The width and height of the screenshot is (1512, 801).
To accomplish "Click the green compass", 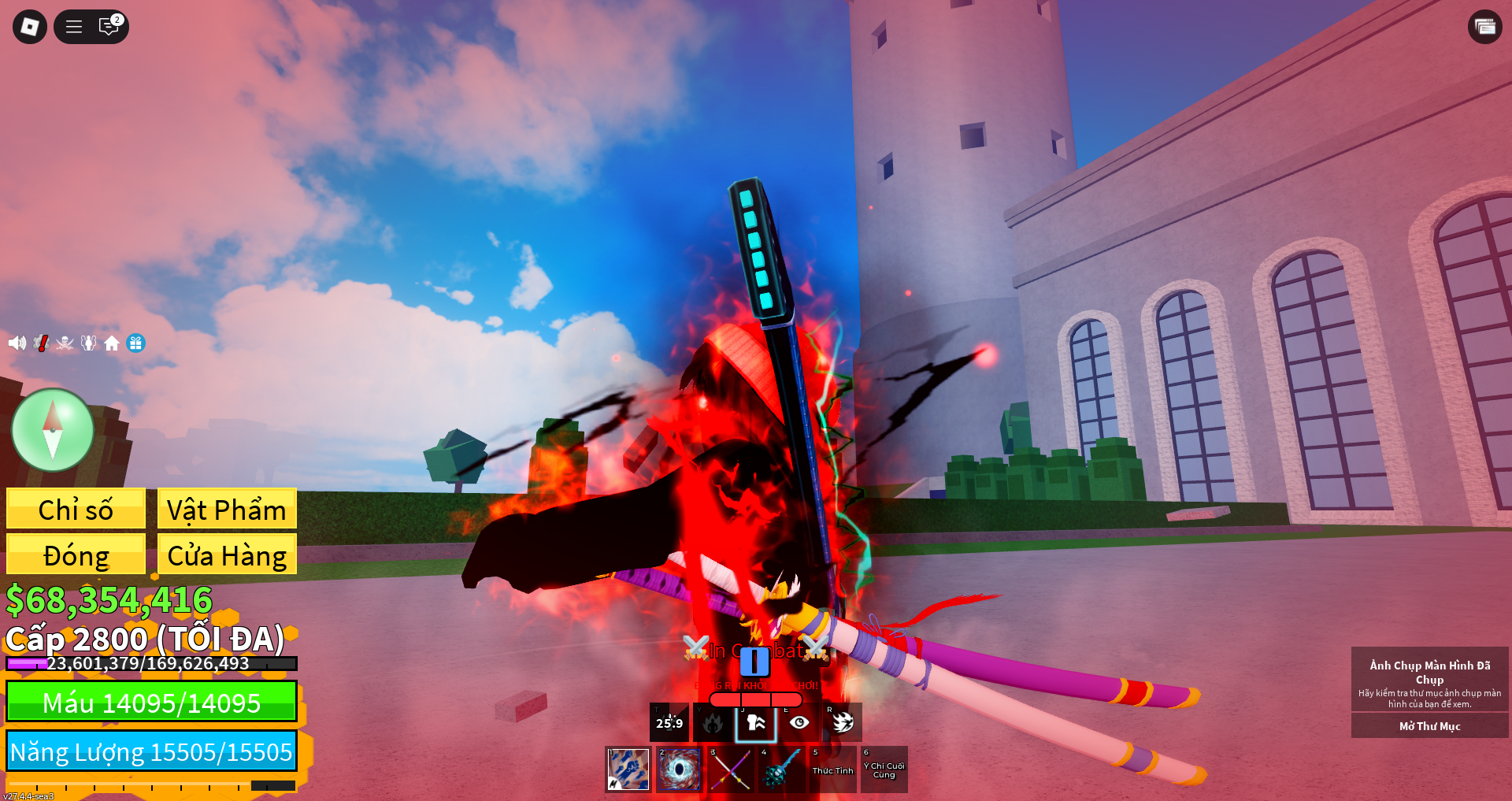I will click(x=53, y=430).
